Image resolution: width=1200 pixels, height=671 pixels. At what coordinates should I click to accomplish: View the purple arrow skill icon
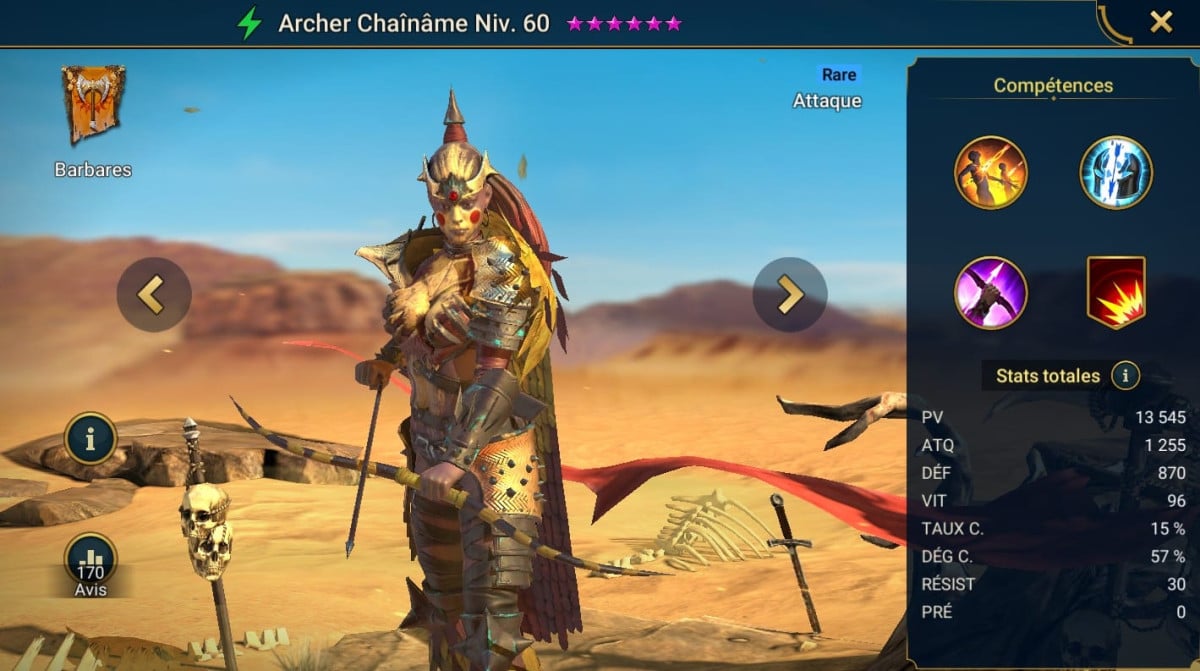click(x=990, y=293)
